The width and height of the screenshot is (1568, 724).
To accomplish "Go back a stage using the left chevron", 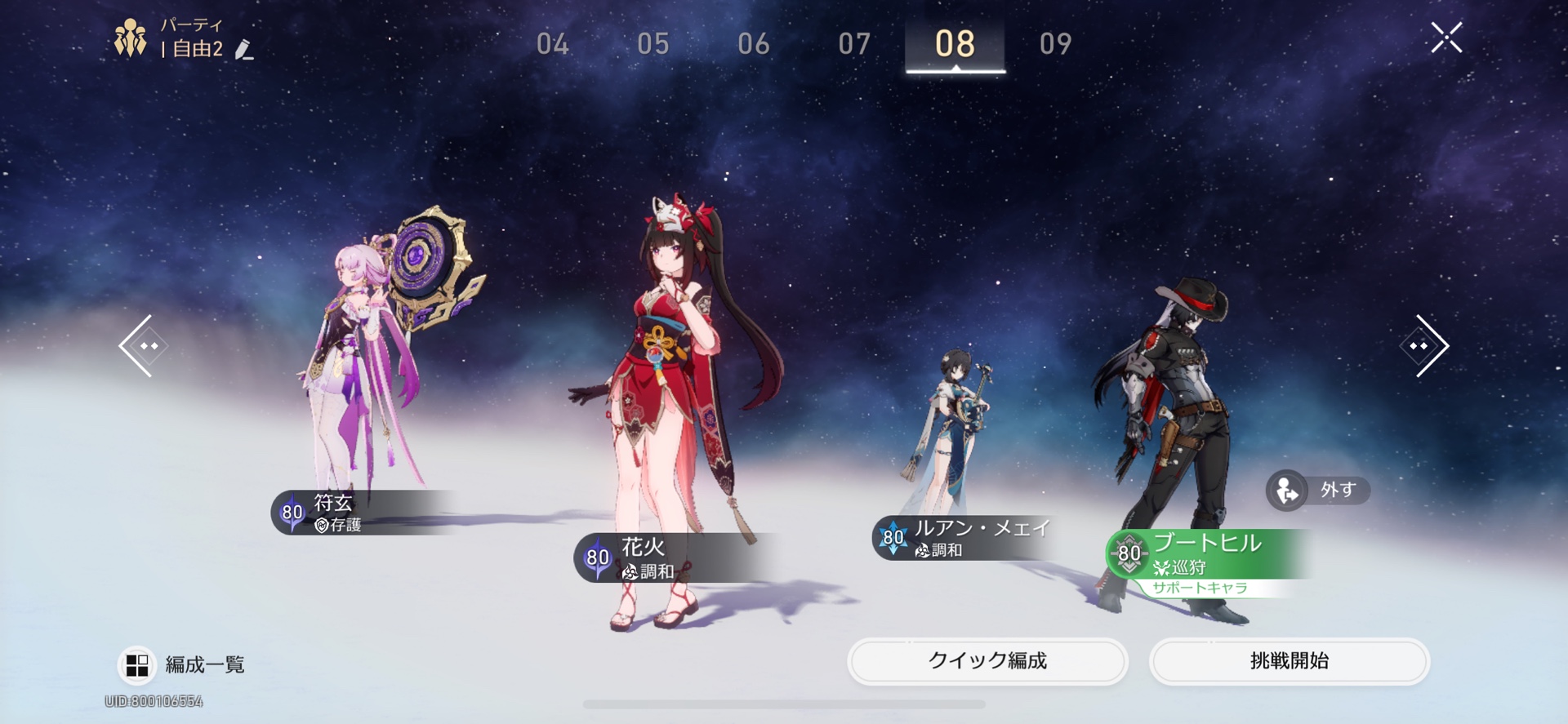I will [x=143, y=344].
